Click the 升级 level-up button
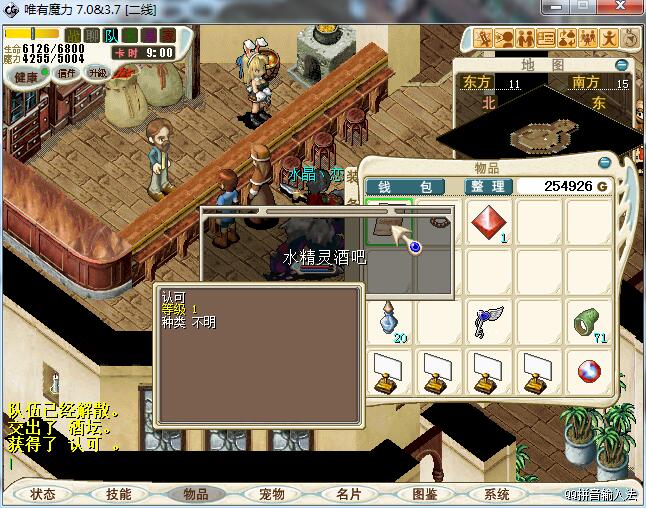Screen dimensions: 646x508 (98, 73)
